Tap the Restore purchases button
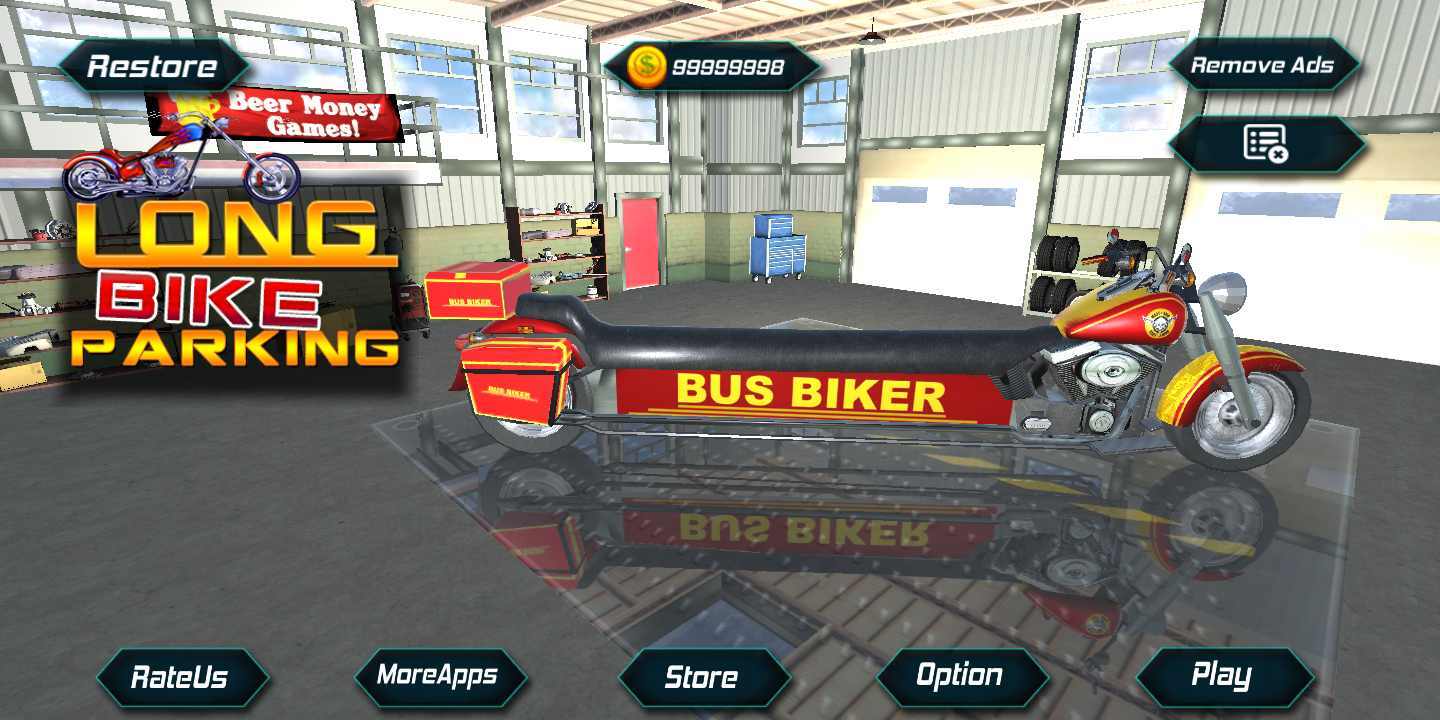The width and height of the screenshot is (1440, 720). pyautogui.click(x=153, y=67)
